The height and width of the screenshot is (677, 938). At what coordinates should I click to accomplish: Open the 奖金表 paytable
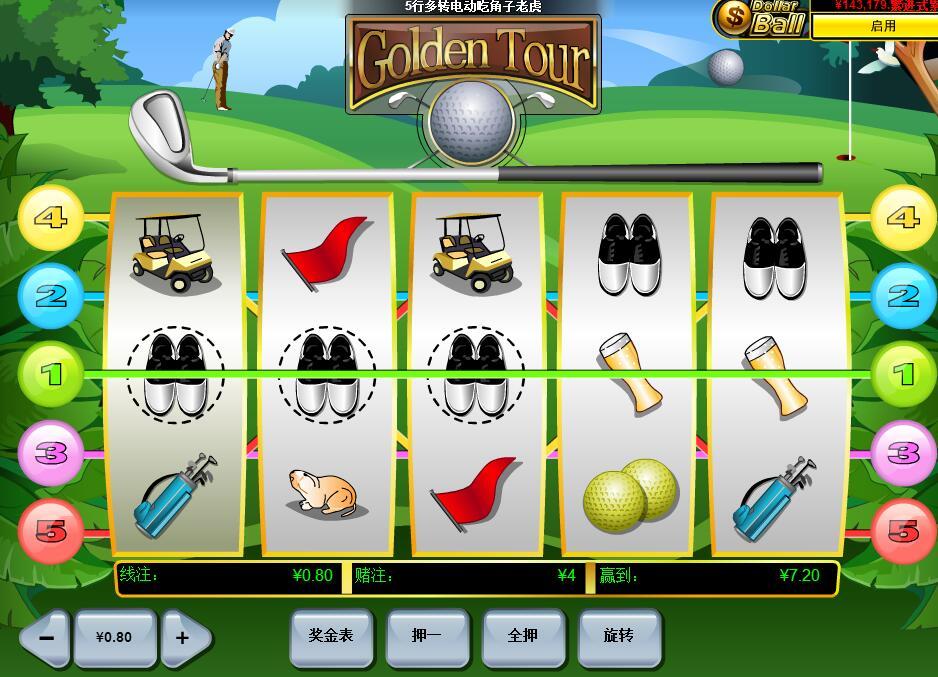click(331, 636)
